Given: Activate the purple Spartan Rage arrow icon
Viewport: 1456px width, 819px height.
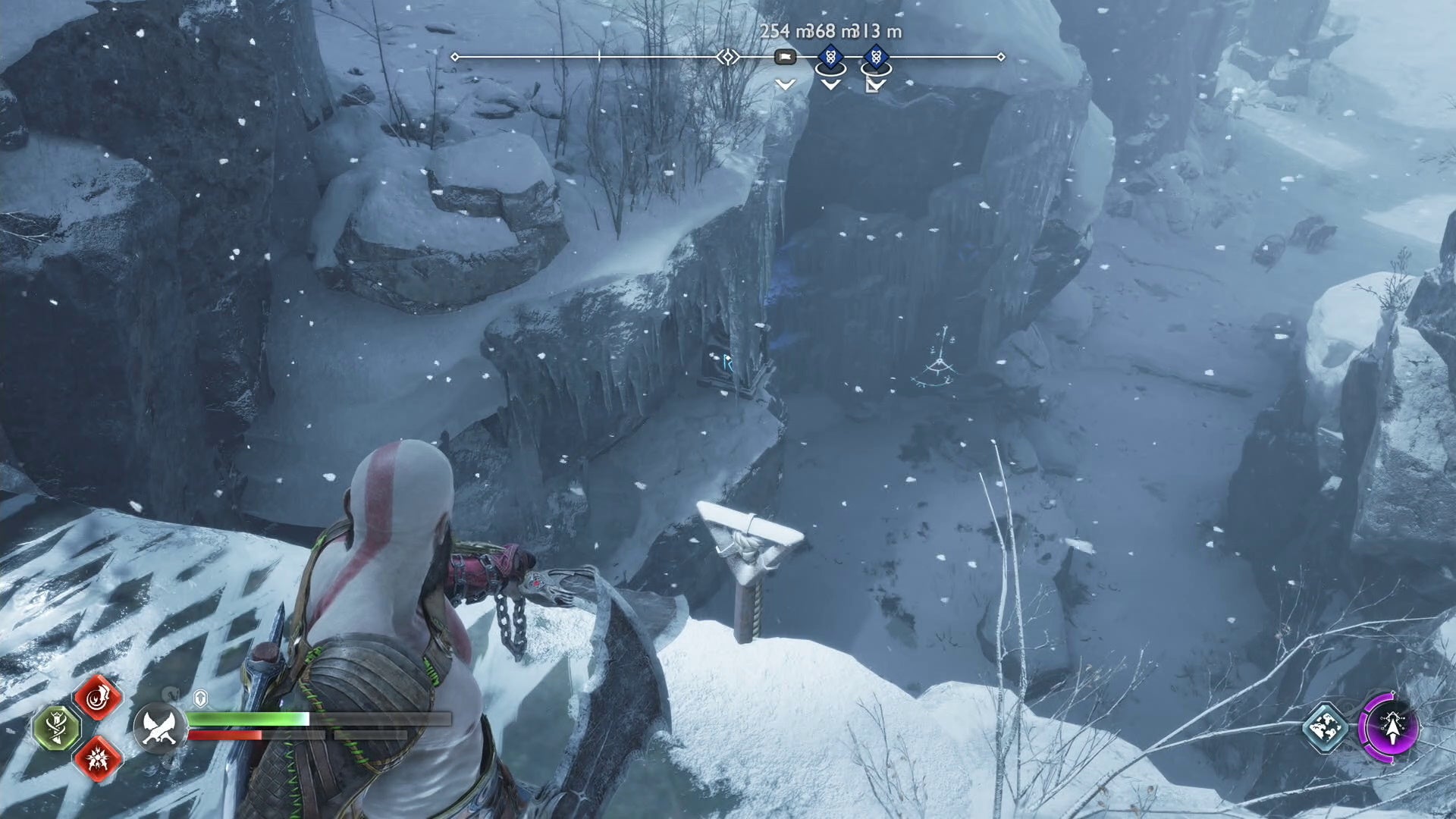Looking at the screenshot, I should (x=1392, y=728).
